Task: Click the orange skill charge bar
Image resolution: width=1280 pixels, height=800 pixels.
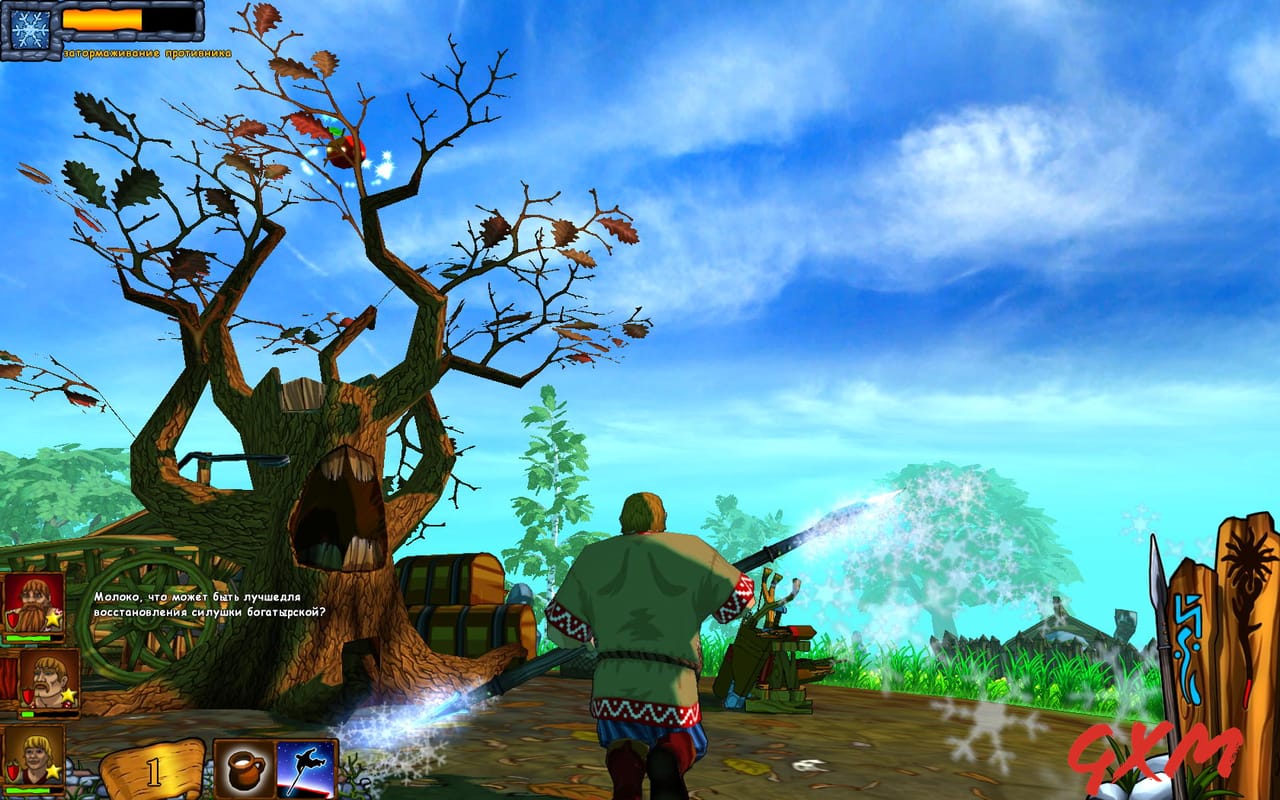Action: [100, 20]
